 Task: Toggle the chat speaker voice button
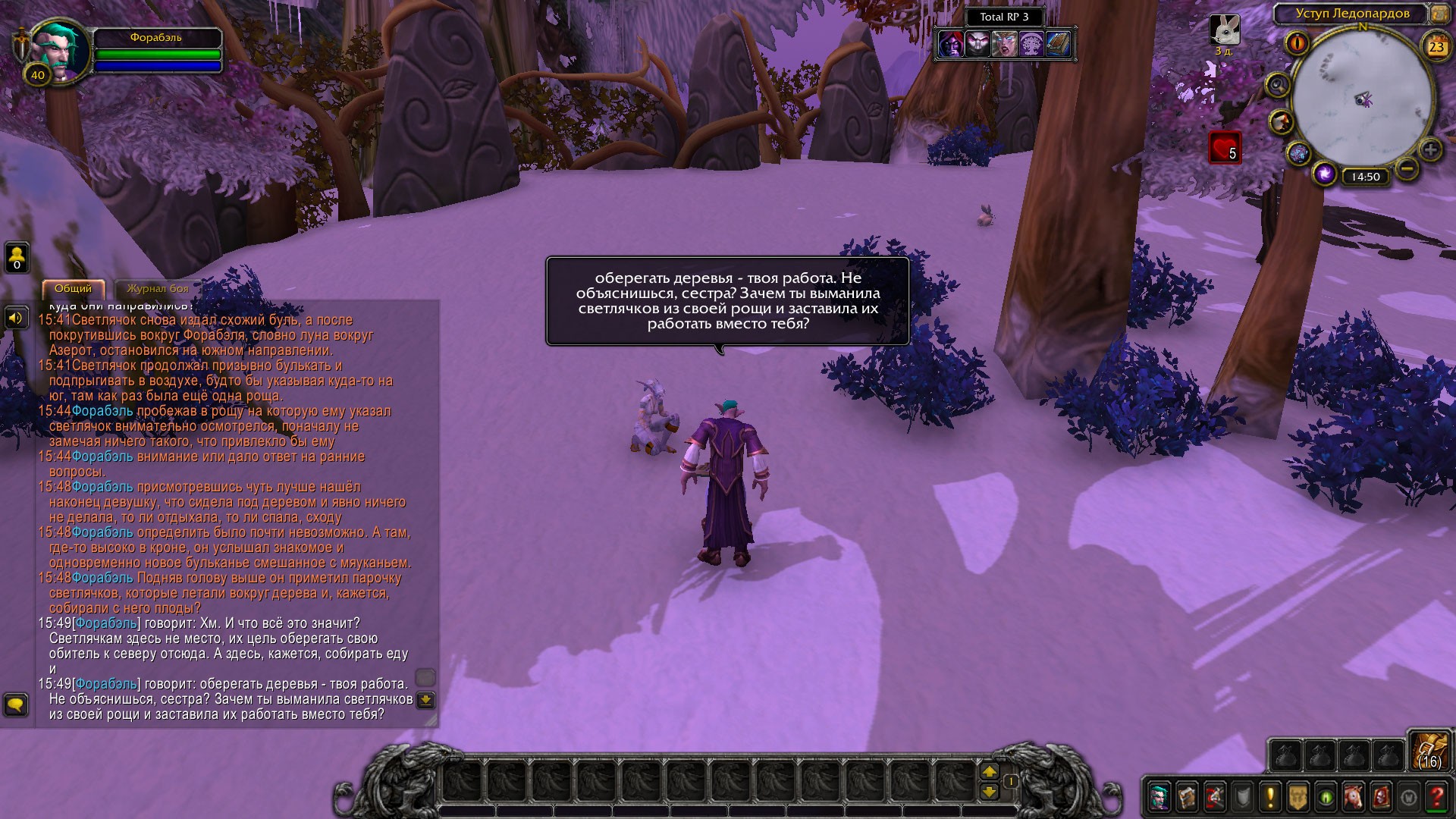point(16,318)
